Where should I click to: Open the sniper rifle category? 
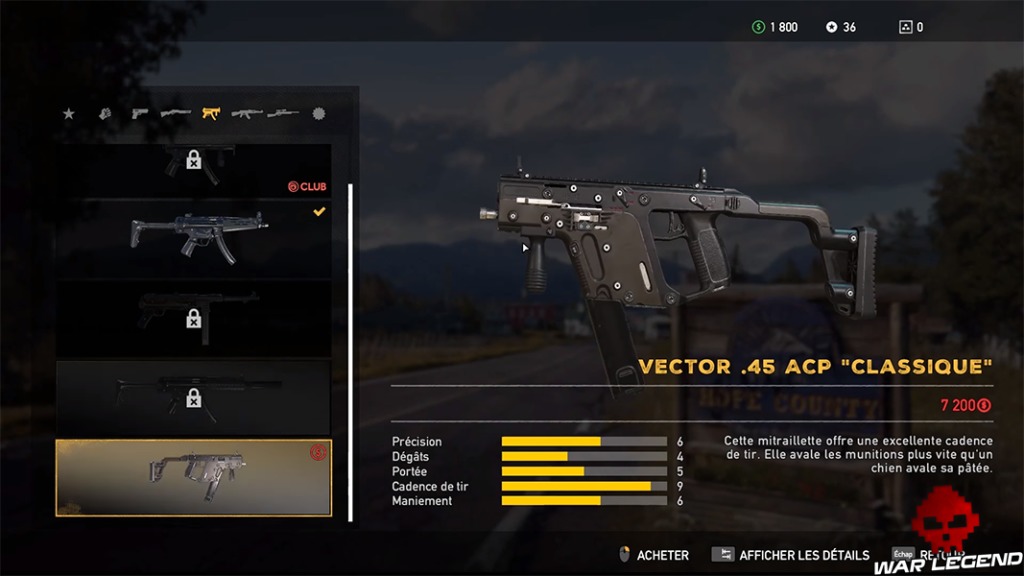(x=283, y=114)
